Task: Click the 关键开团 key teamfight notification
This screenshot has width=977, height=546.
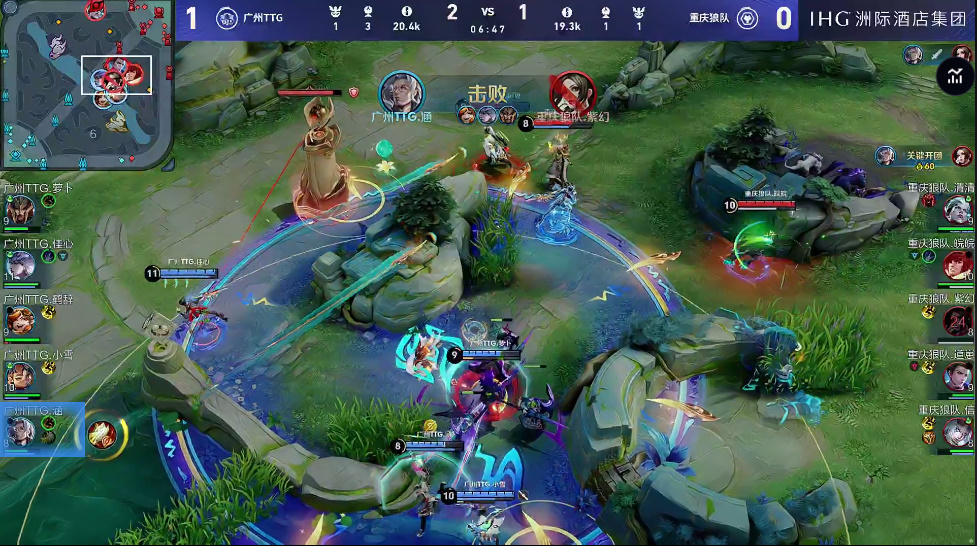Action: point(924,155)
